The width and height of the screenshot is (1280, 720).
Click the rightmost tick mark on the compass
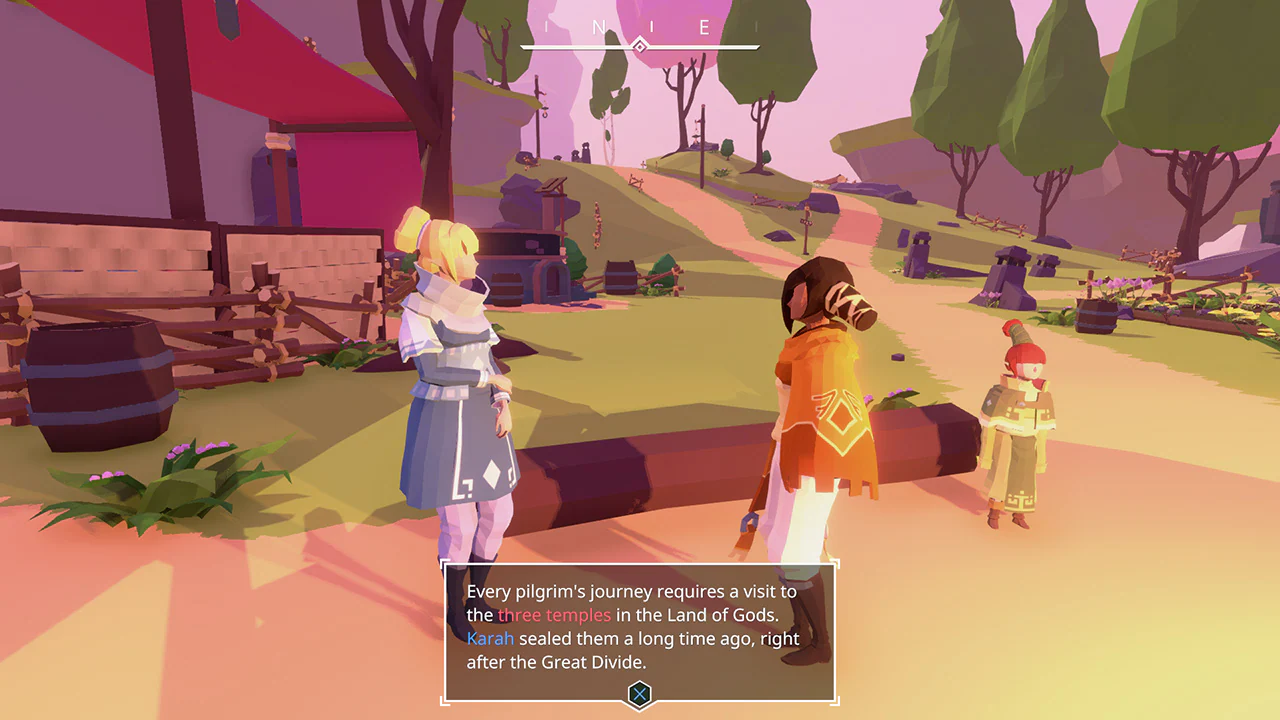(x=756, y=27)
